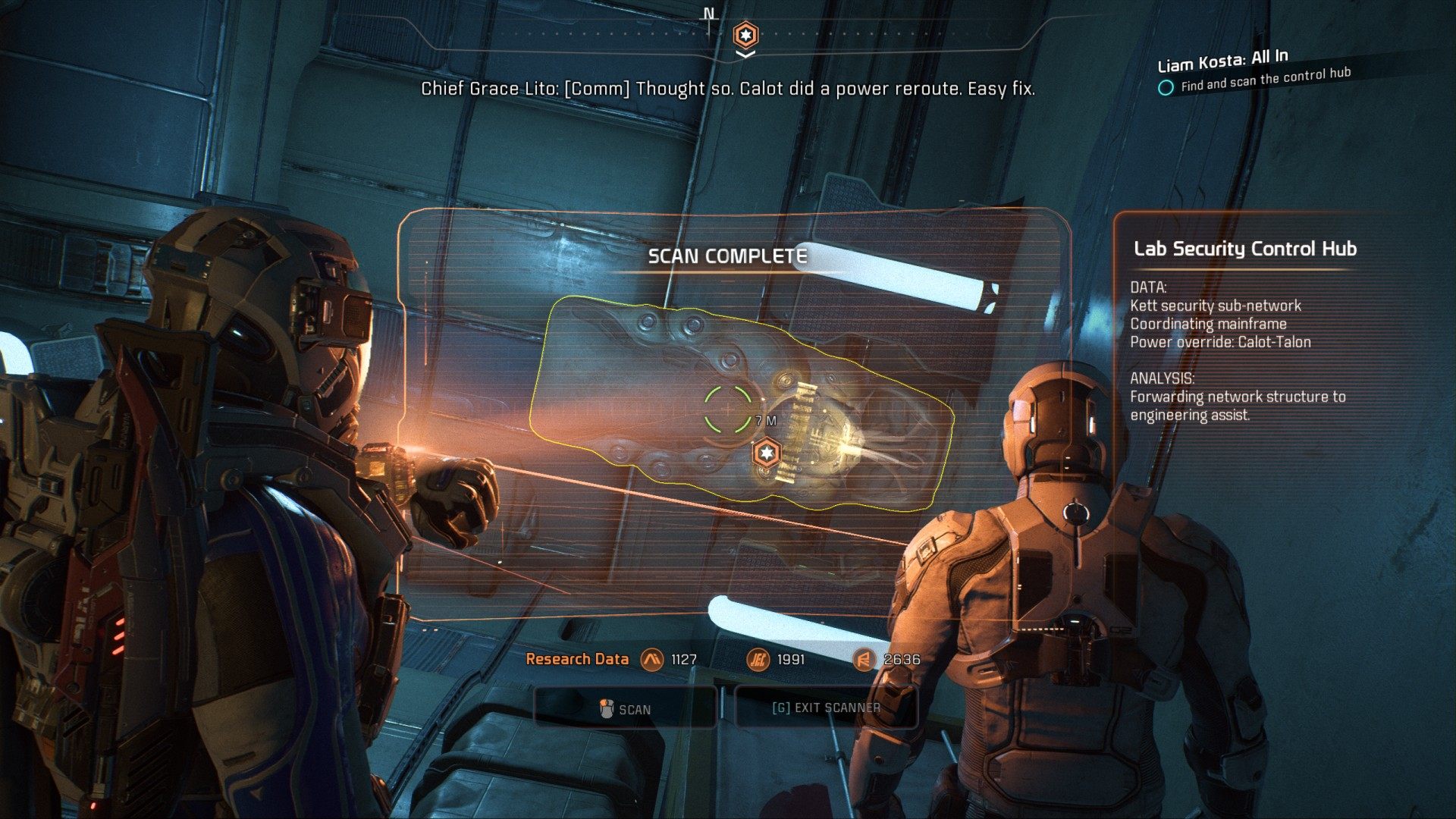Select the hexagonal waypoint marker on the hub
This screenshot has width=1456, height=819.
(x=767, y=453)
